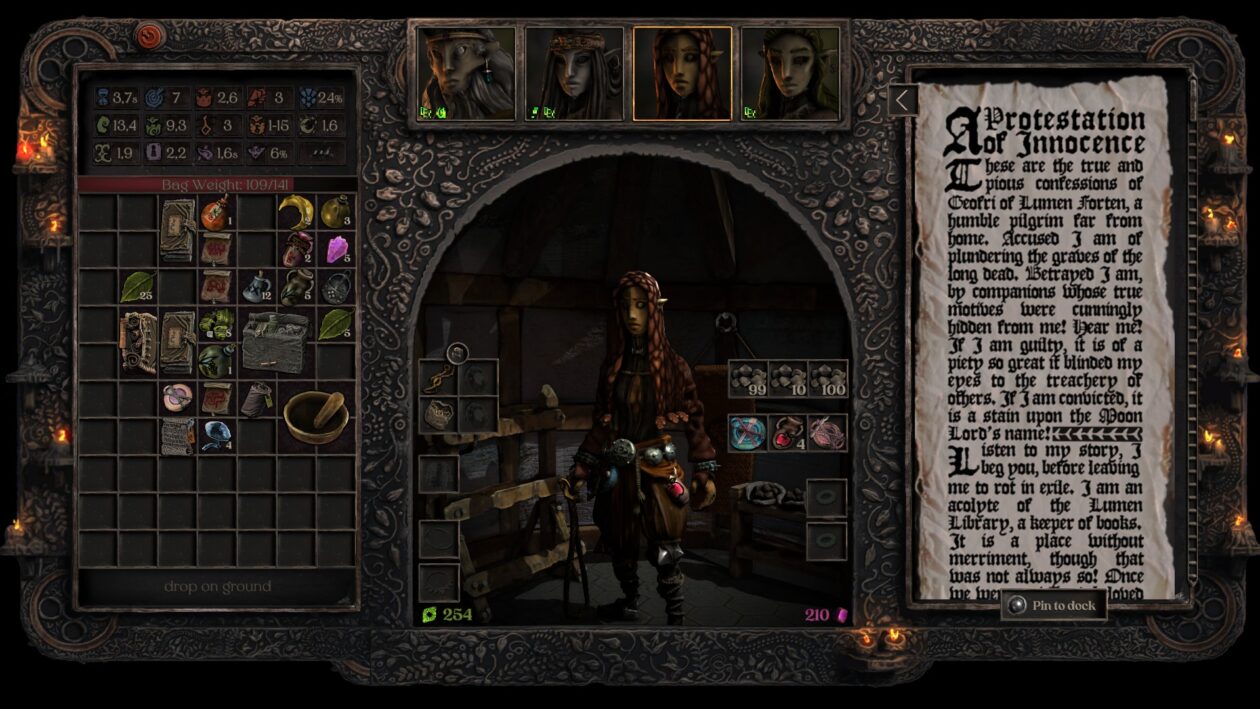Select the sling stones stack of 99
This screenshot has width=1260, height=709.
pos(748,378)
